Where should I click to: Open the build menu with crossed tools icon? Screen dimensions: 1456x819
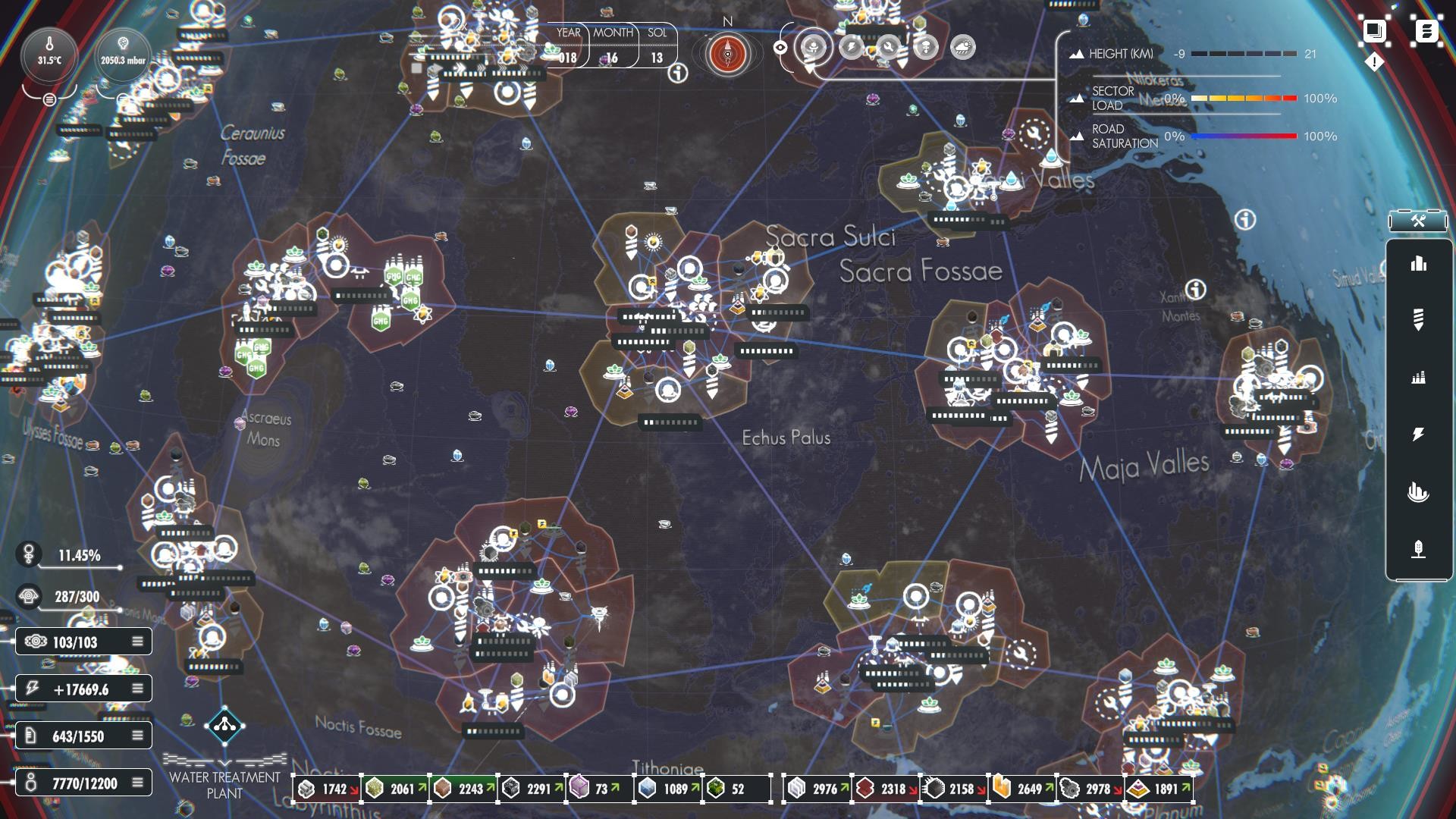click(x=1417, y=221)
